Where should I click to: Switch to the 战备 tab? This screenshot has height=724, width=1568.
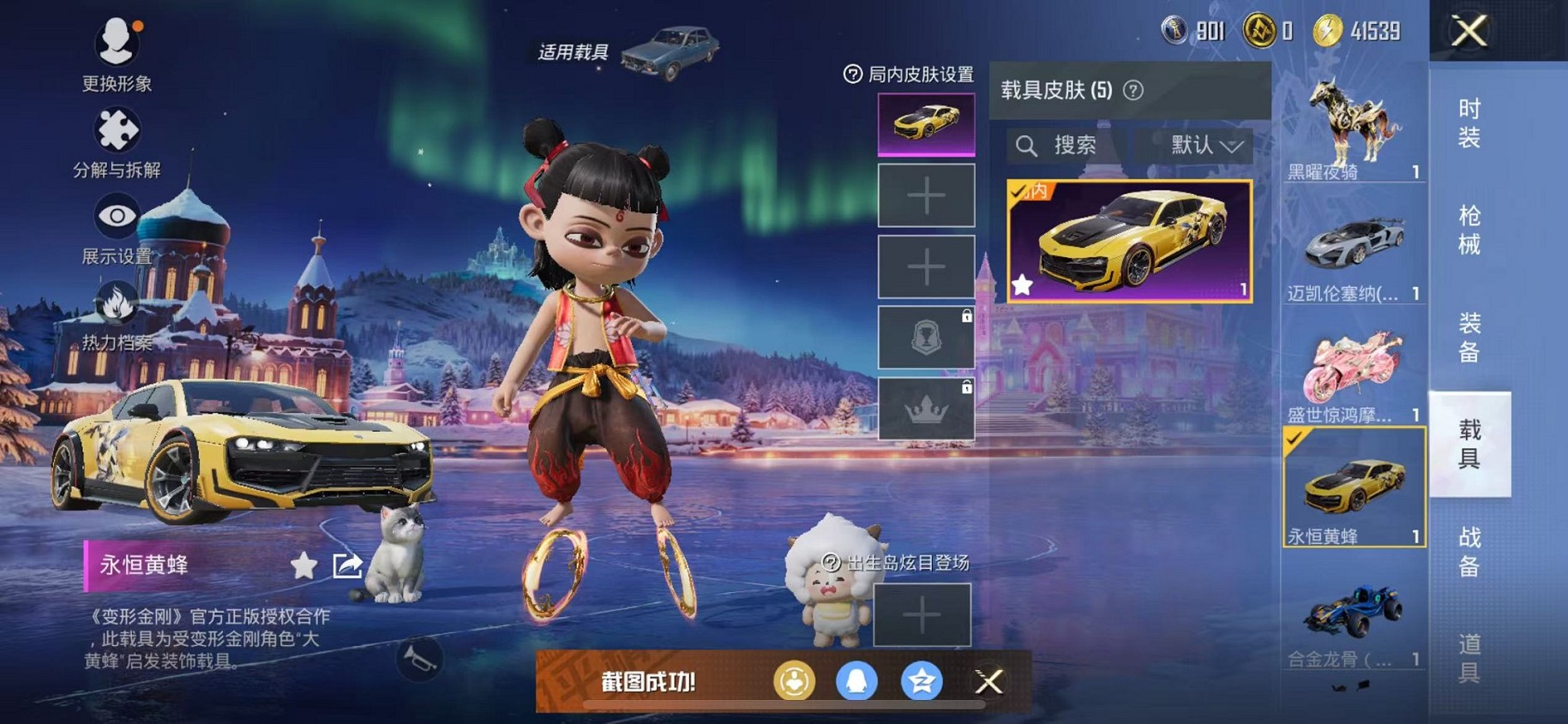click(x=1469, y=552)
